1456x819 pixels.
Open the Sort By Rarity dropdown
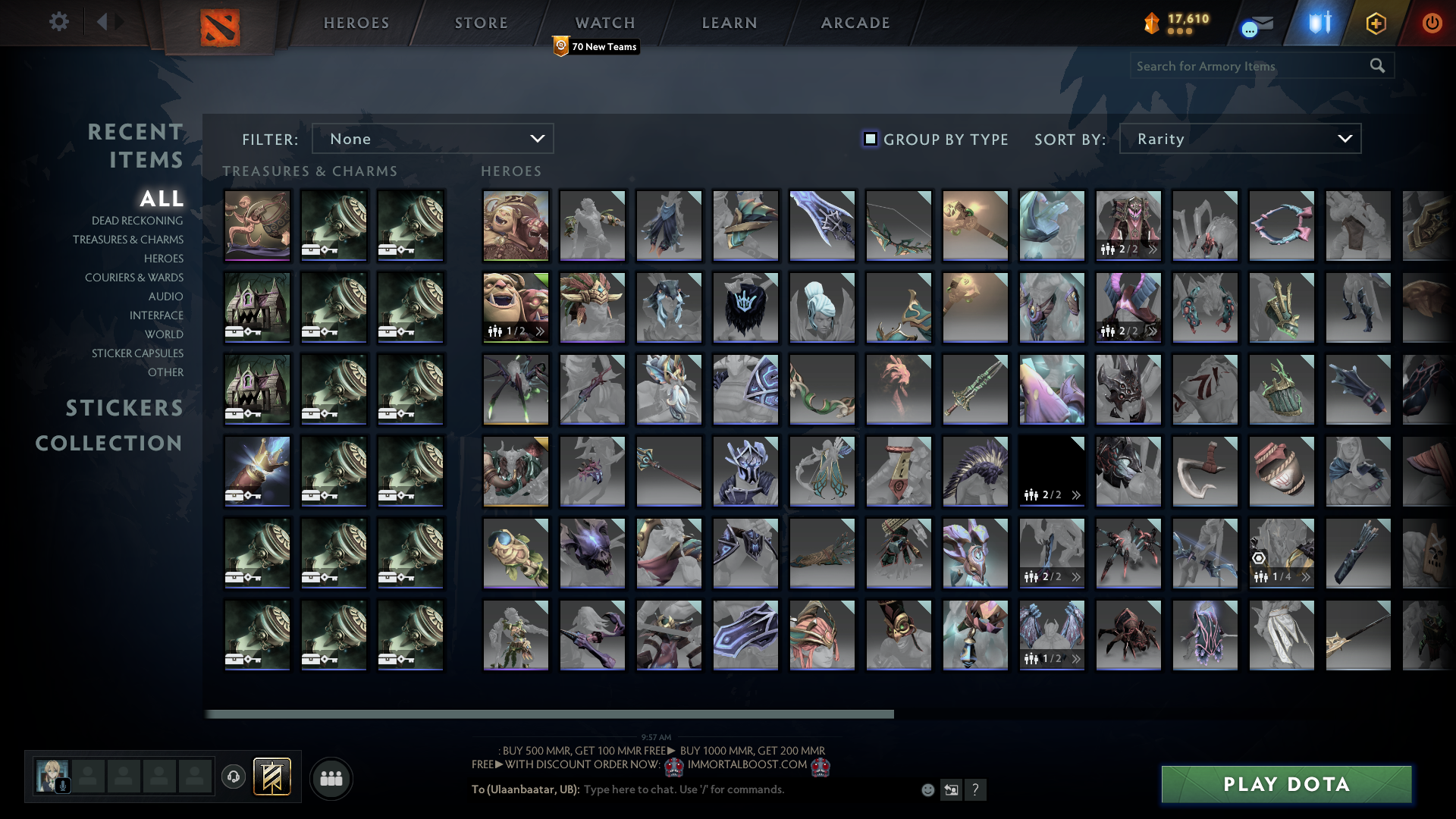coord(1239,139)
